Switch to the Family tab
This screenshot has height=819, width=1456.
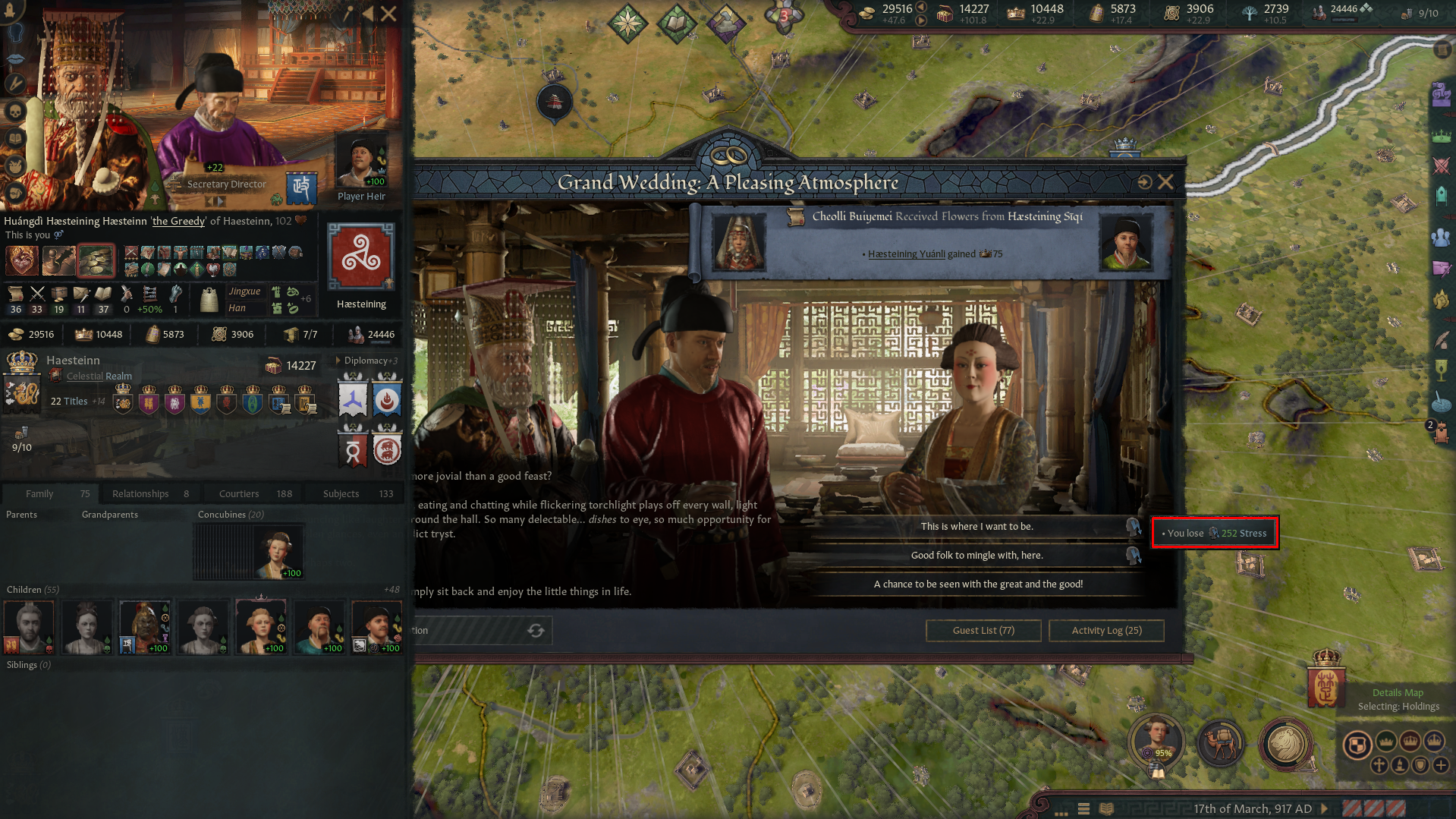[39, 494]
